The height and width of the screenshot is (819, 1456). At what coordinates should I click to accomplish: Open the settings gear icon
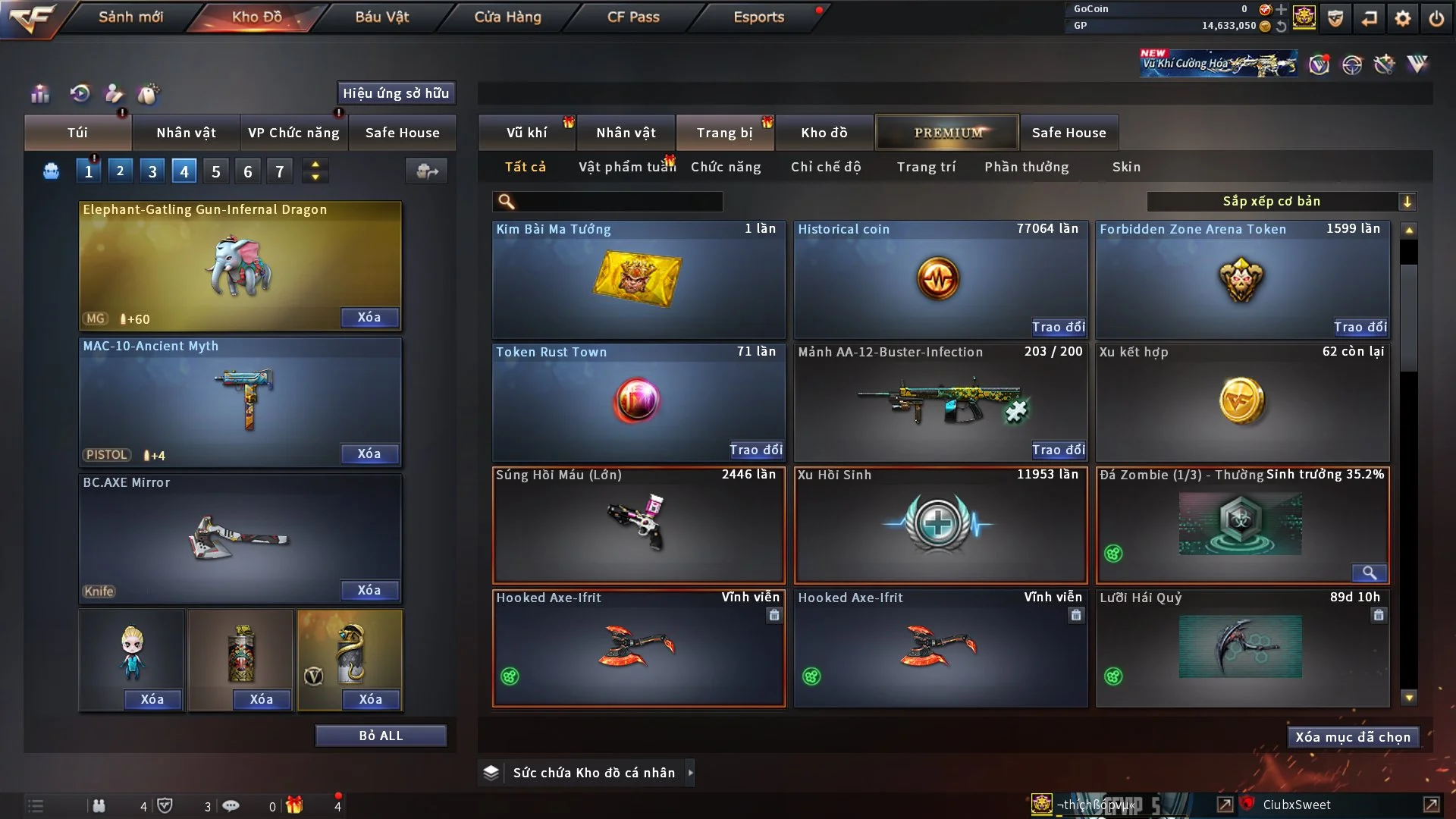point(1403,18)
